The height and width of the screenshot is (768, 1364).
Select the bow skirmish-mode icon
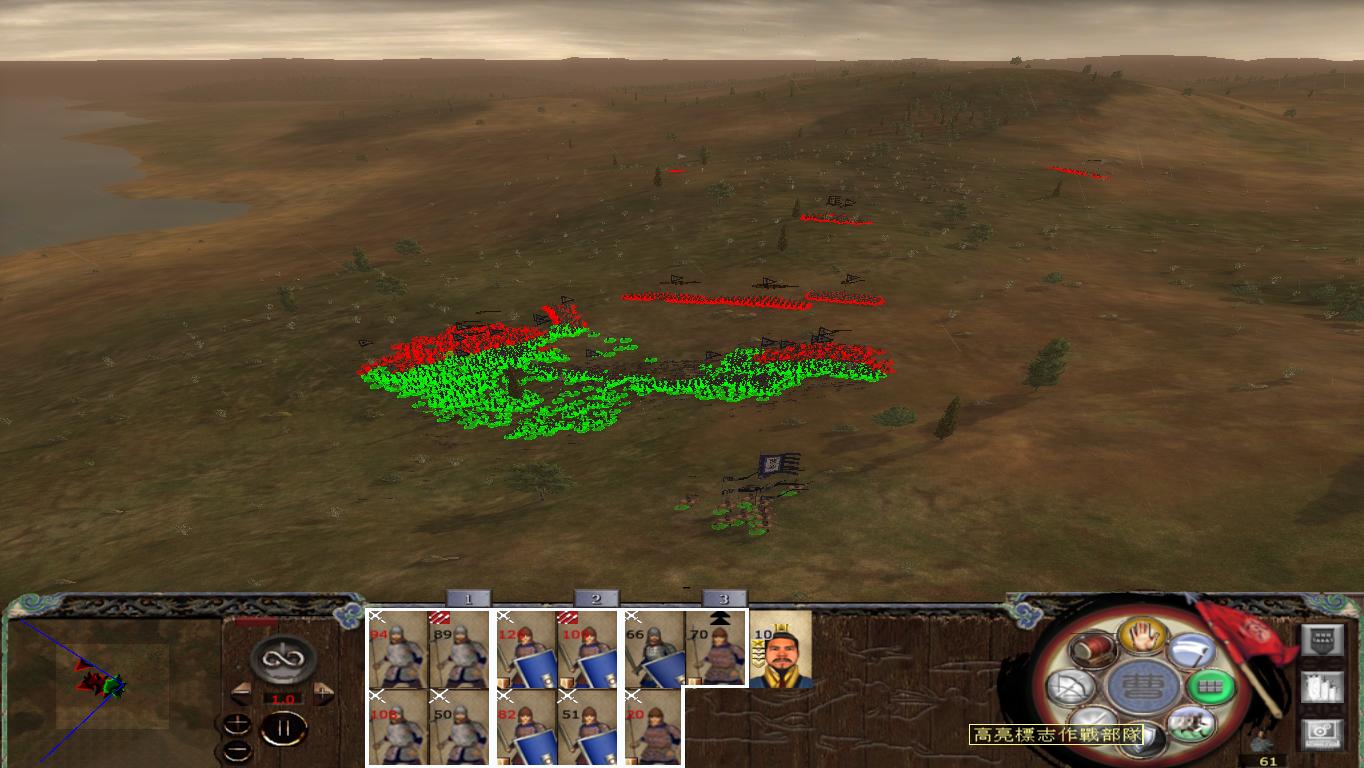1068,685
